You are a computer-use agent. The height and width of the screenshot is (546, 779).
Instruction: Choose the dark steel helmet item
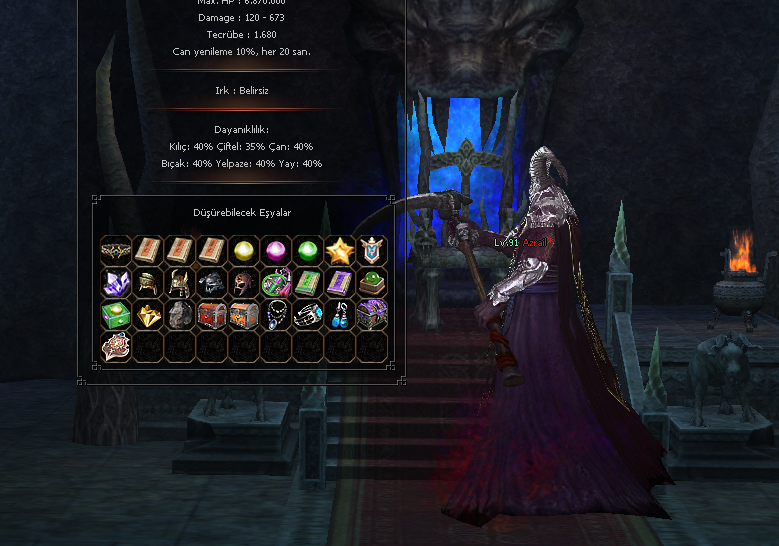pyautogui.click(x=212, y=282)
